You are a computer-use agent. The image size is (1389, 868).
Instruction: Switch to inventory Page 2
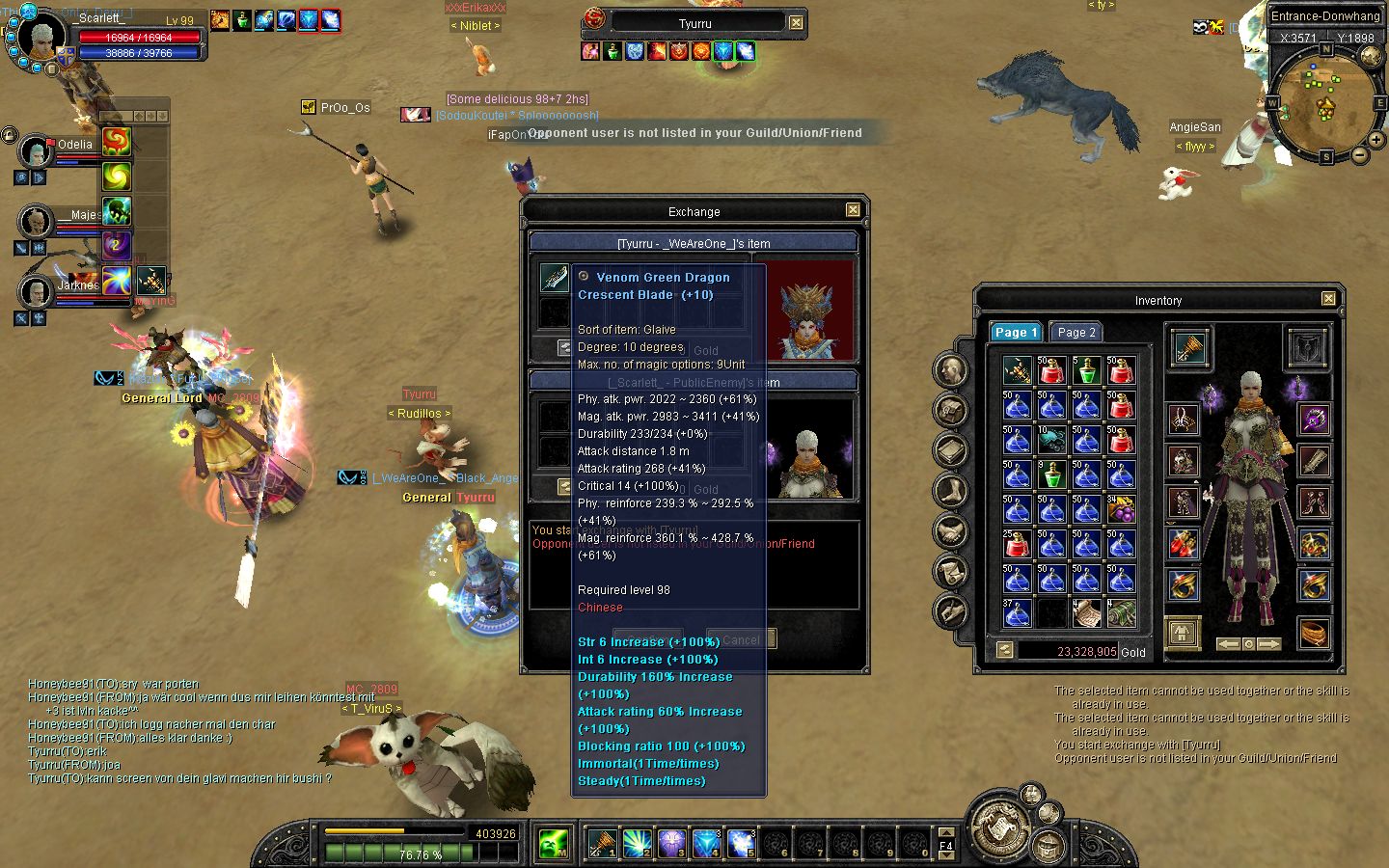coord(1076,332)
